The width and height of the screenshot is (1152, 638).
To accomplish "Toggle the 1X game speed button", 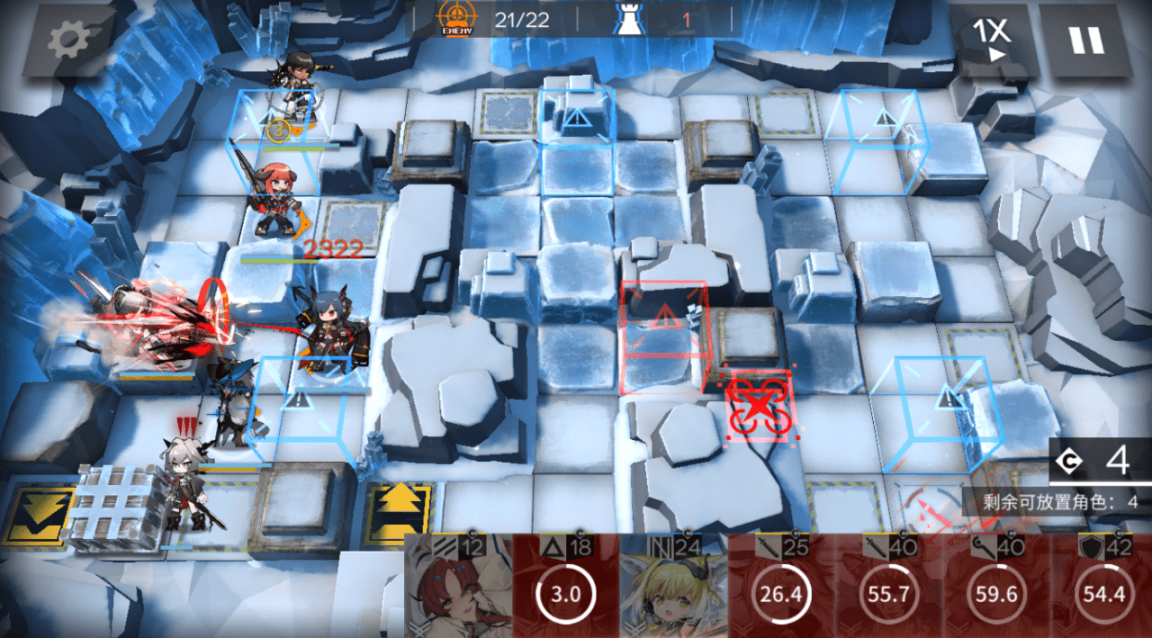I will (993, 41).
